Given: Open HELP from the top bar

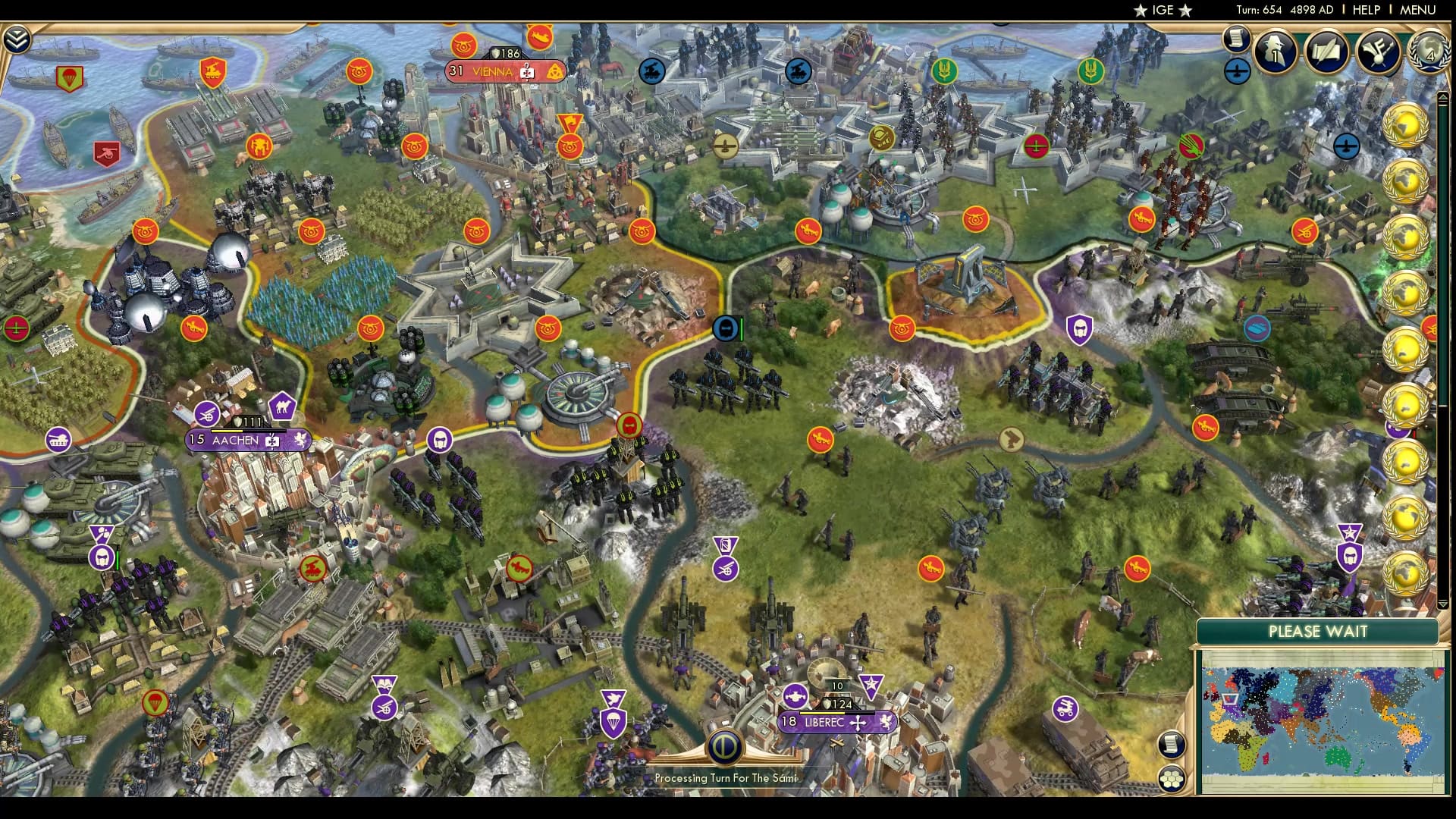Looking at the screenshot, I should point(1365,11).
